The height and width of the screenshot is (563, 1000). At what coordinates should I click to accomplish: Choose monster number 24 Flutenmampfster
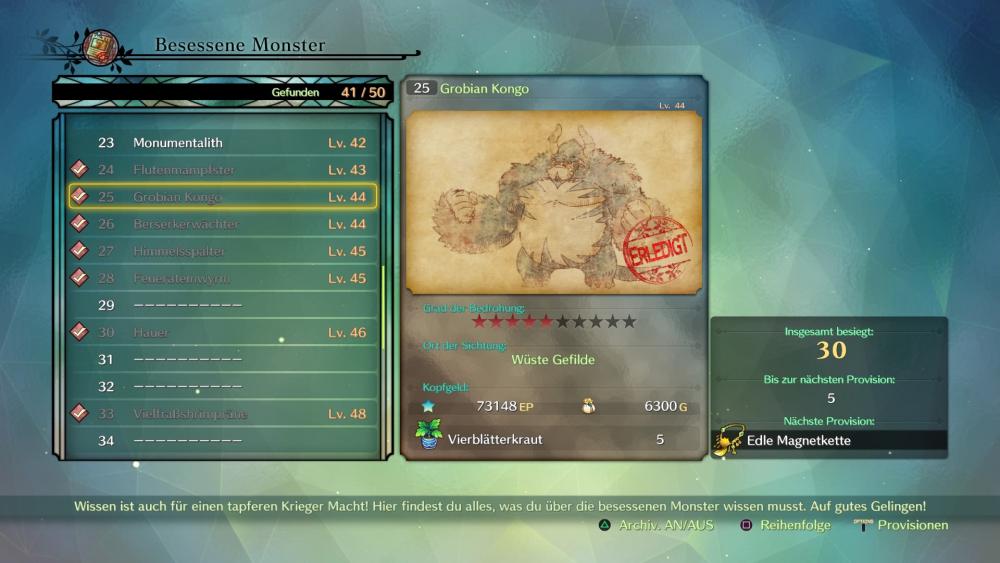(x=222, y=170)
